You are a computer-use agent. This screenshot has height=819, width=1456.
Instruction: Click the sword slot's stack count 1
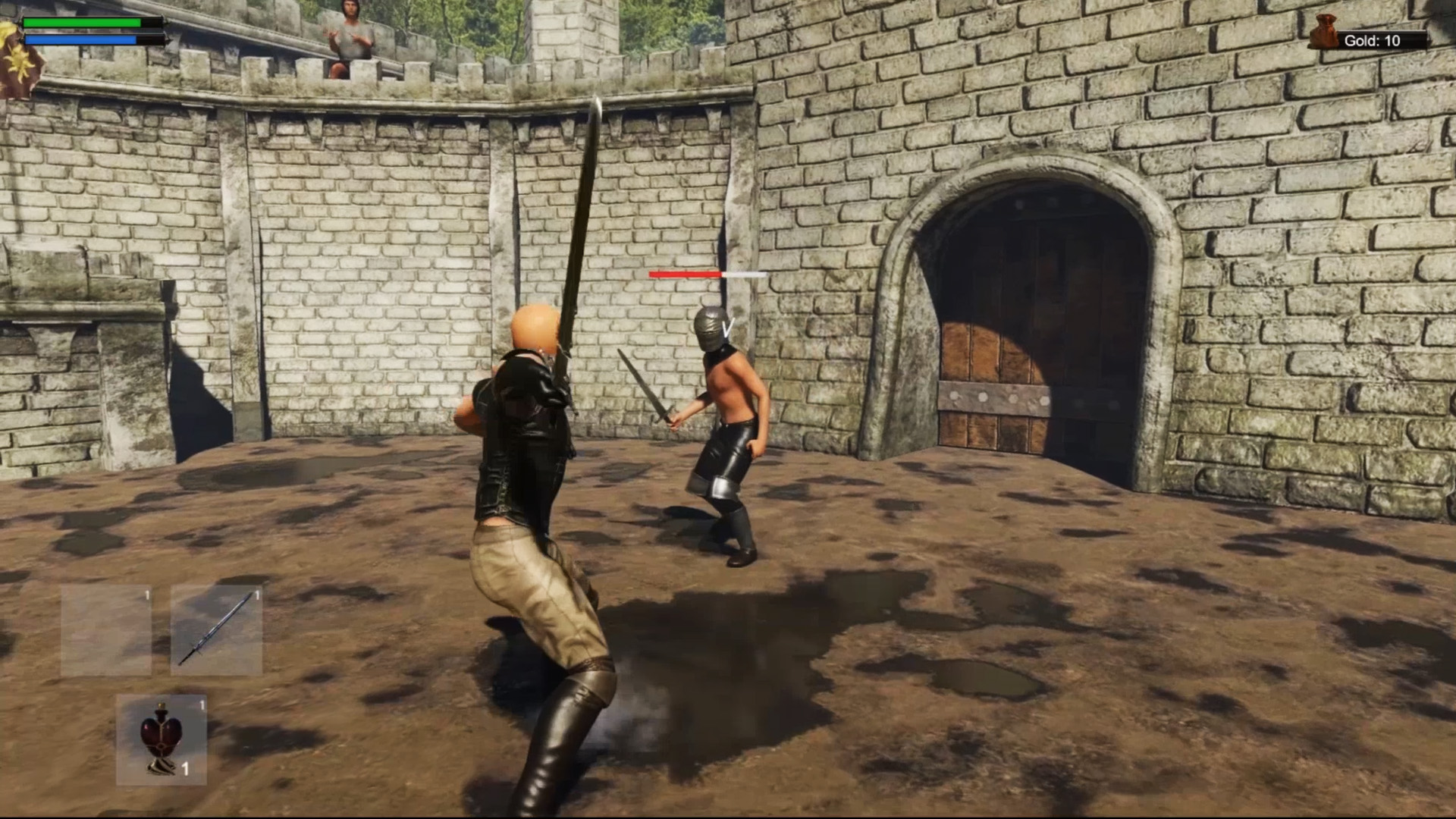click(256, 595)
